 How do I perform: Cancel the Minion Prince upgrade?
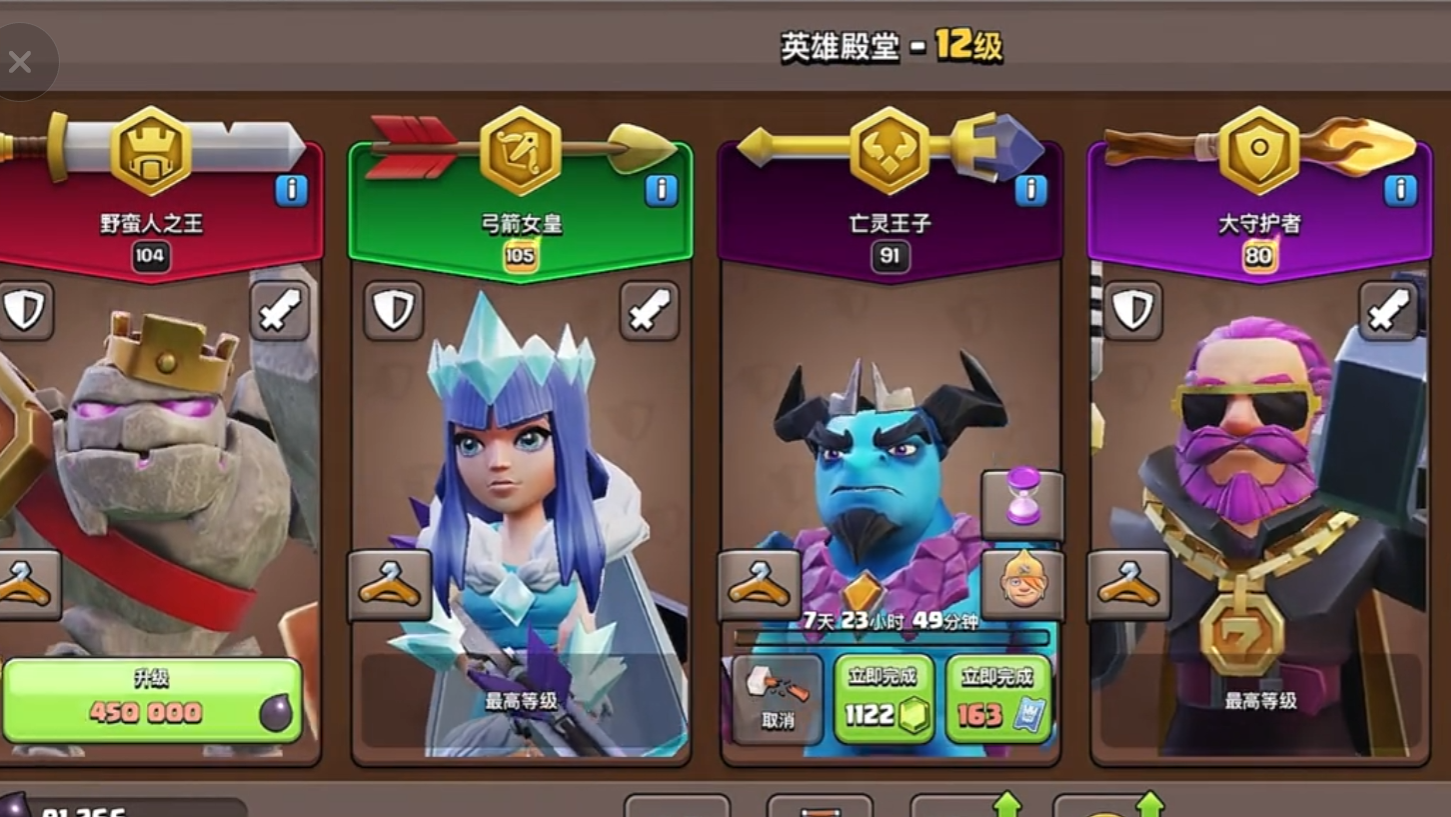coord(777,699)
